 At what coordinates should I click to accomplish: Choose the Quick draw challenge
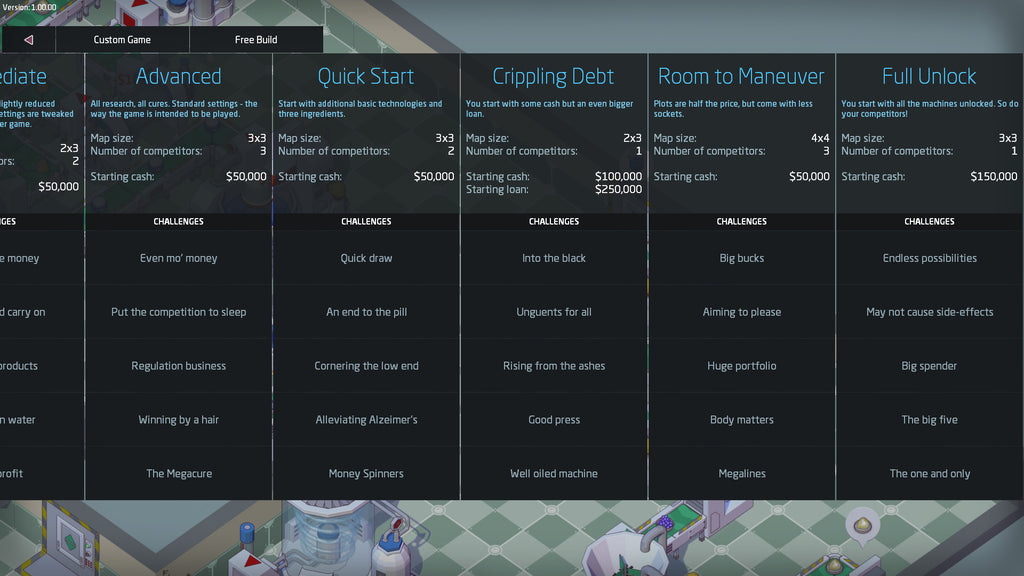point(366,258)
